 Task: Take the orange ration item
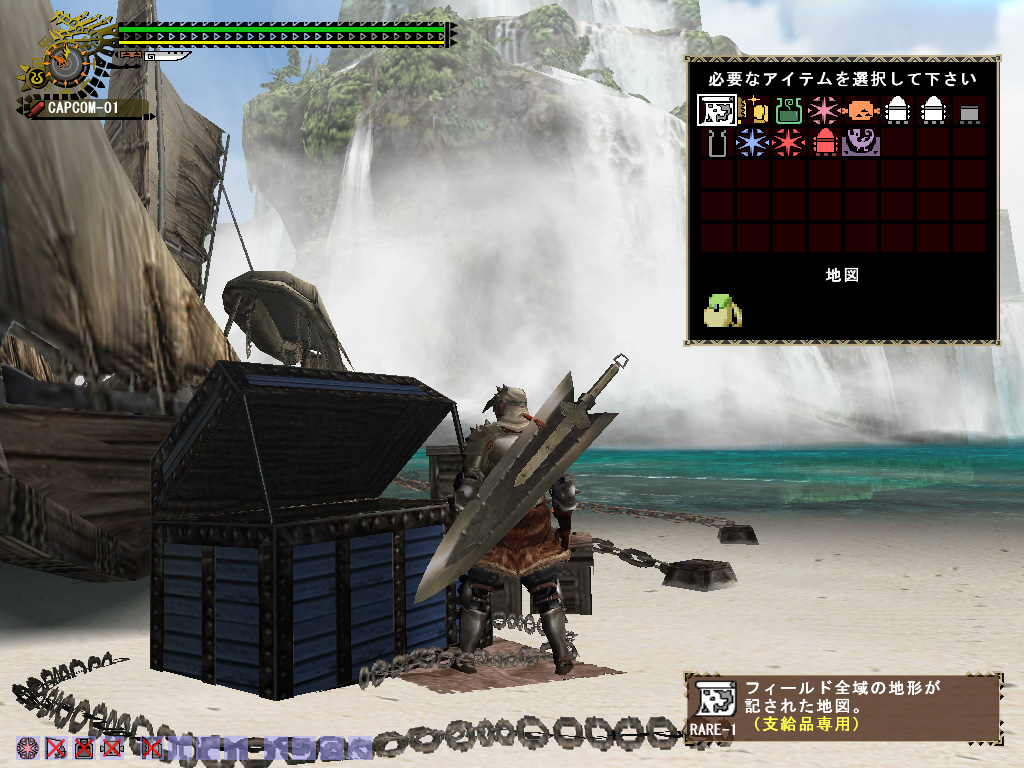[861, 110]
